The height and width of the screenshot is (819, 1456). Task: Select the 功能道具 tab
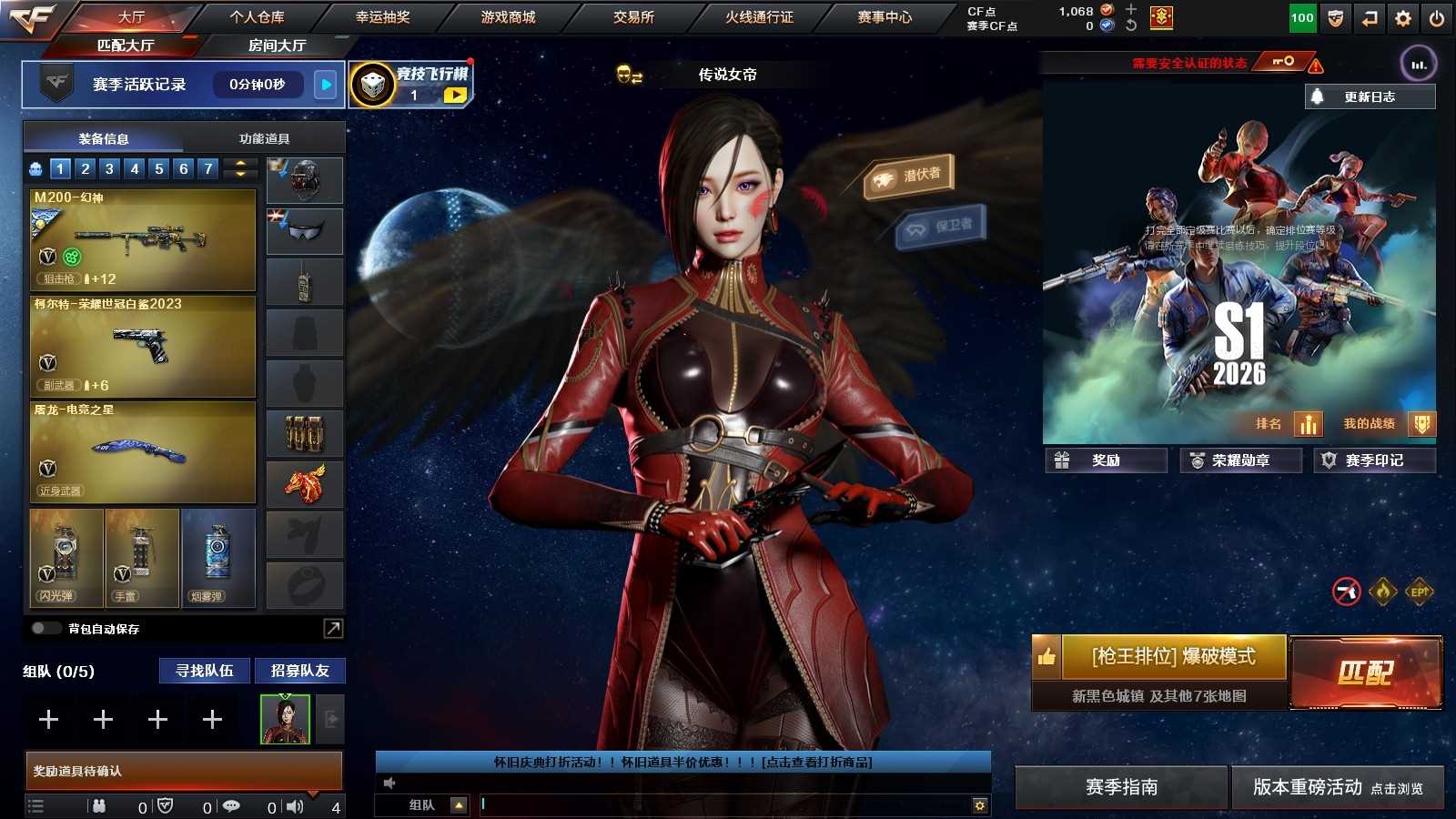point(264,139)
